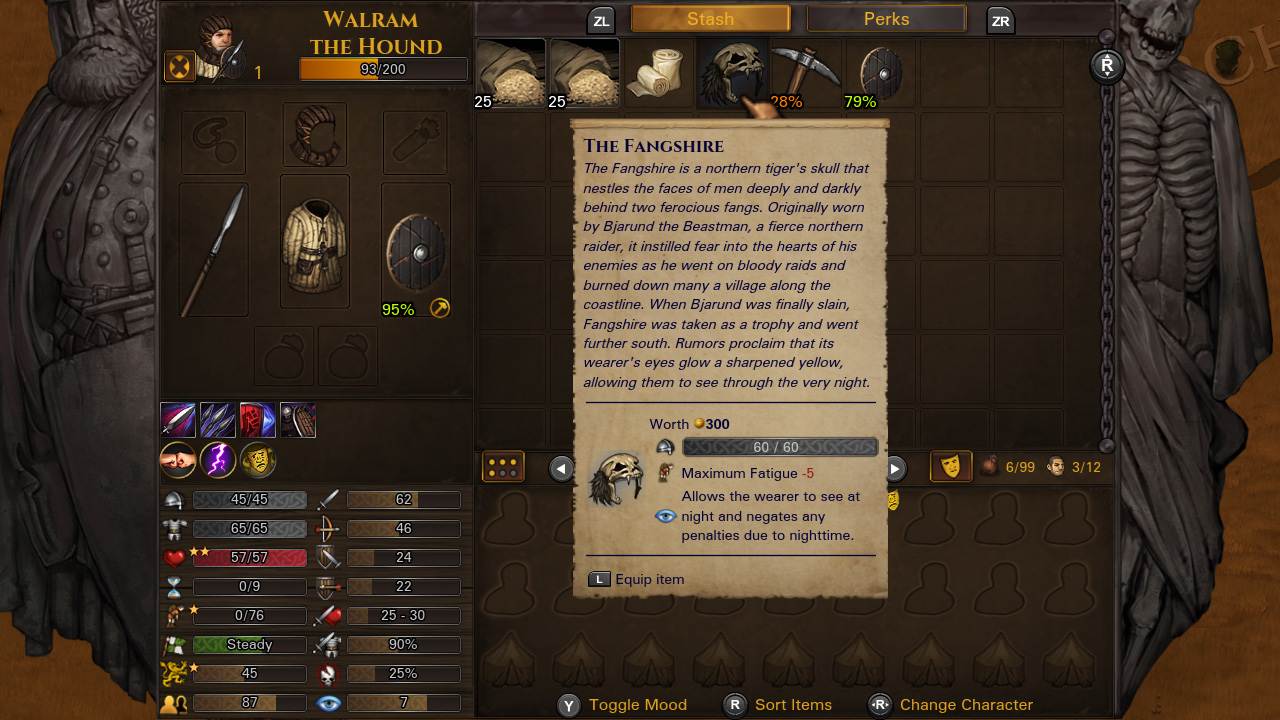
Task: Click the unarmed punch ability icon
Action: click(178, 460)
